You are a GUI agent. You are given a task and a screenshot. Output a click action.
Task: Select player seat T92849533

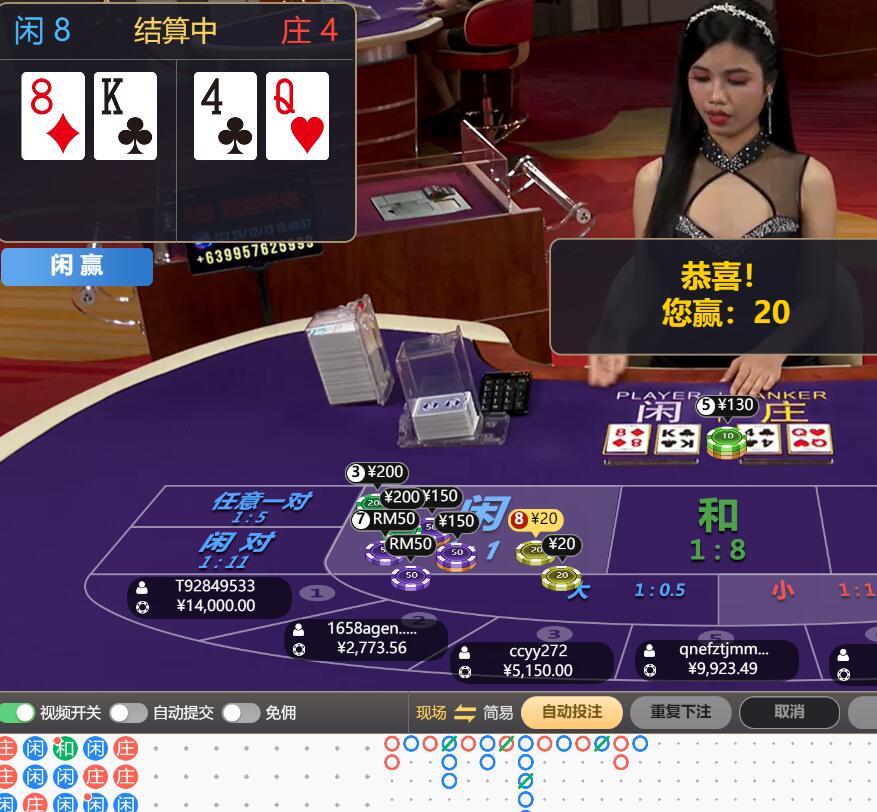(210, 596)
